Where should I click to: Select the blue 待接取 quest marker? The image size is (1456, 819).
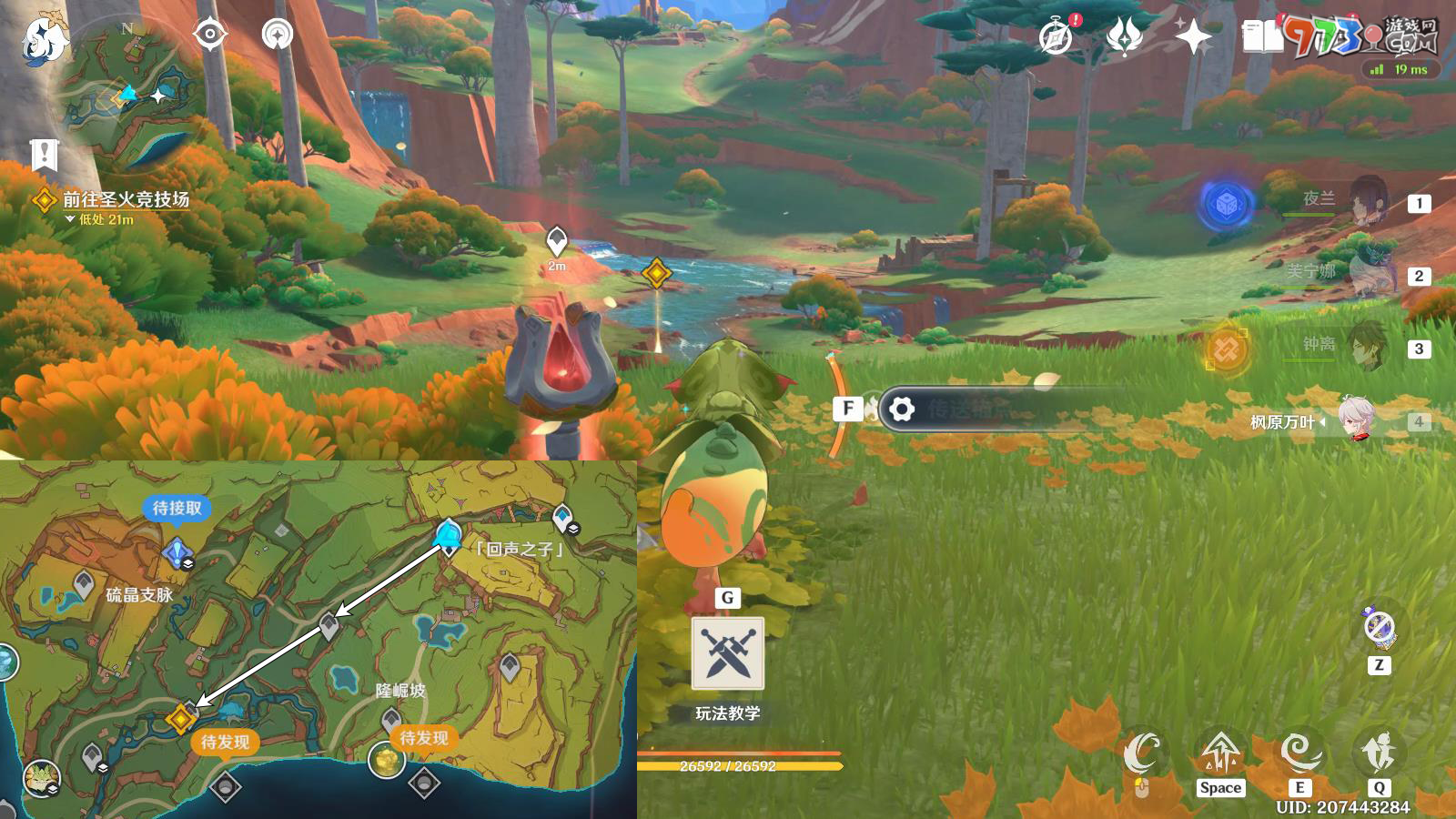pyautogui.click(x=177, y=551)
